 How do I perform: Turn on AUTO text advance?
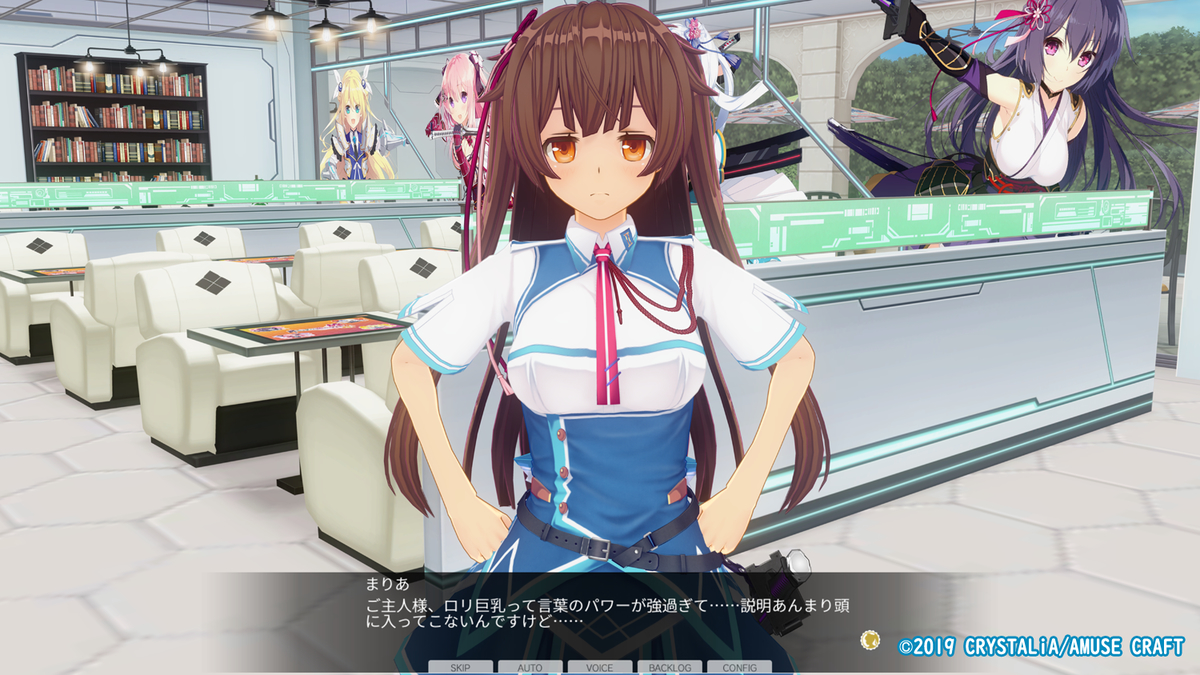(530, 667)
